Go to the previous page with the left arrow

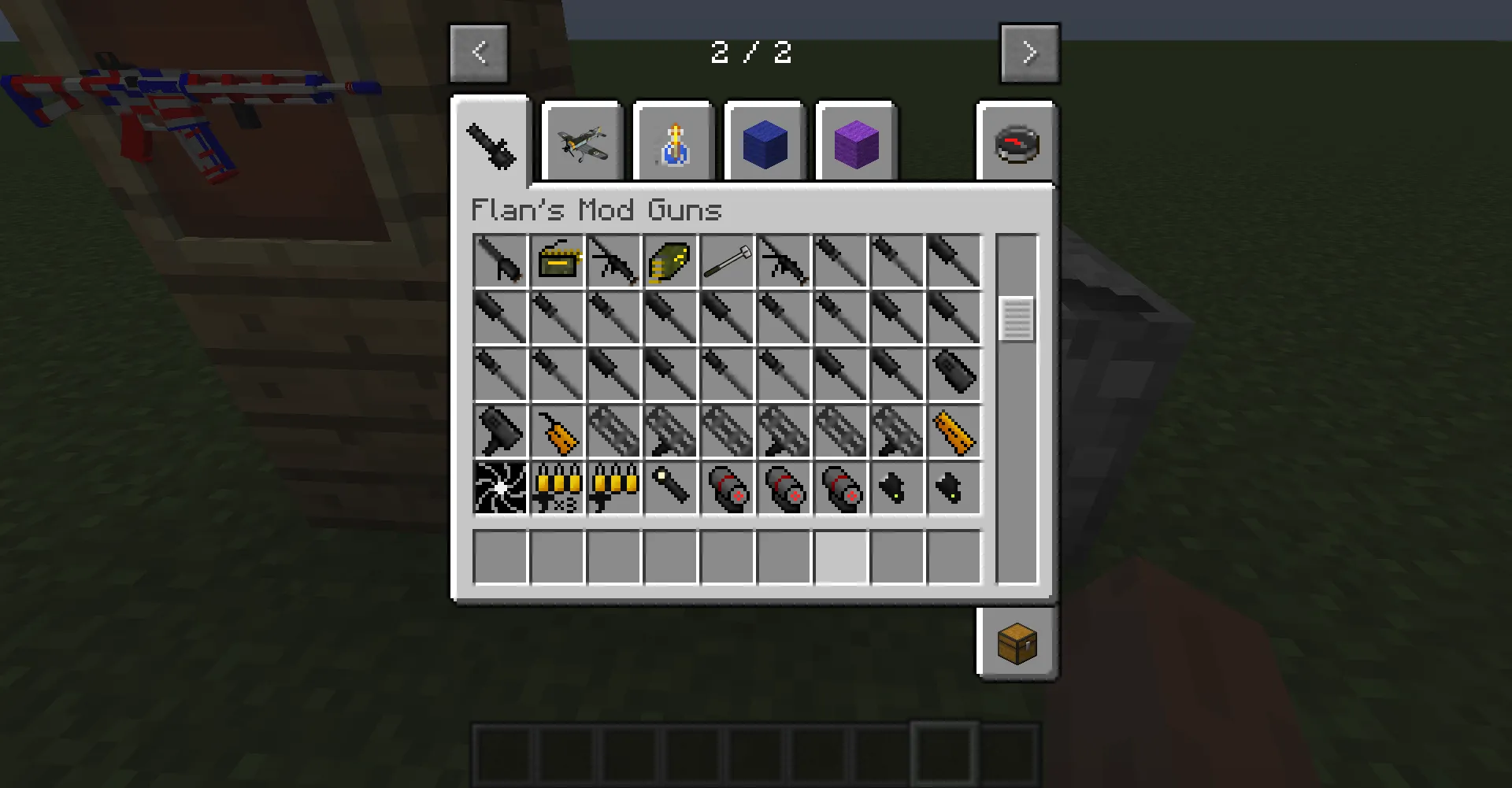pos(478,53)
